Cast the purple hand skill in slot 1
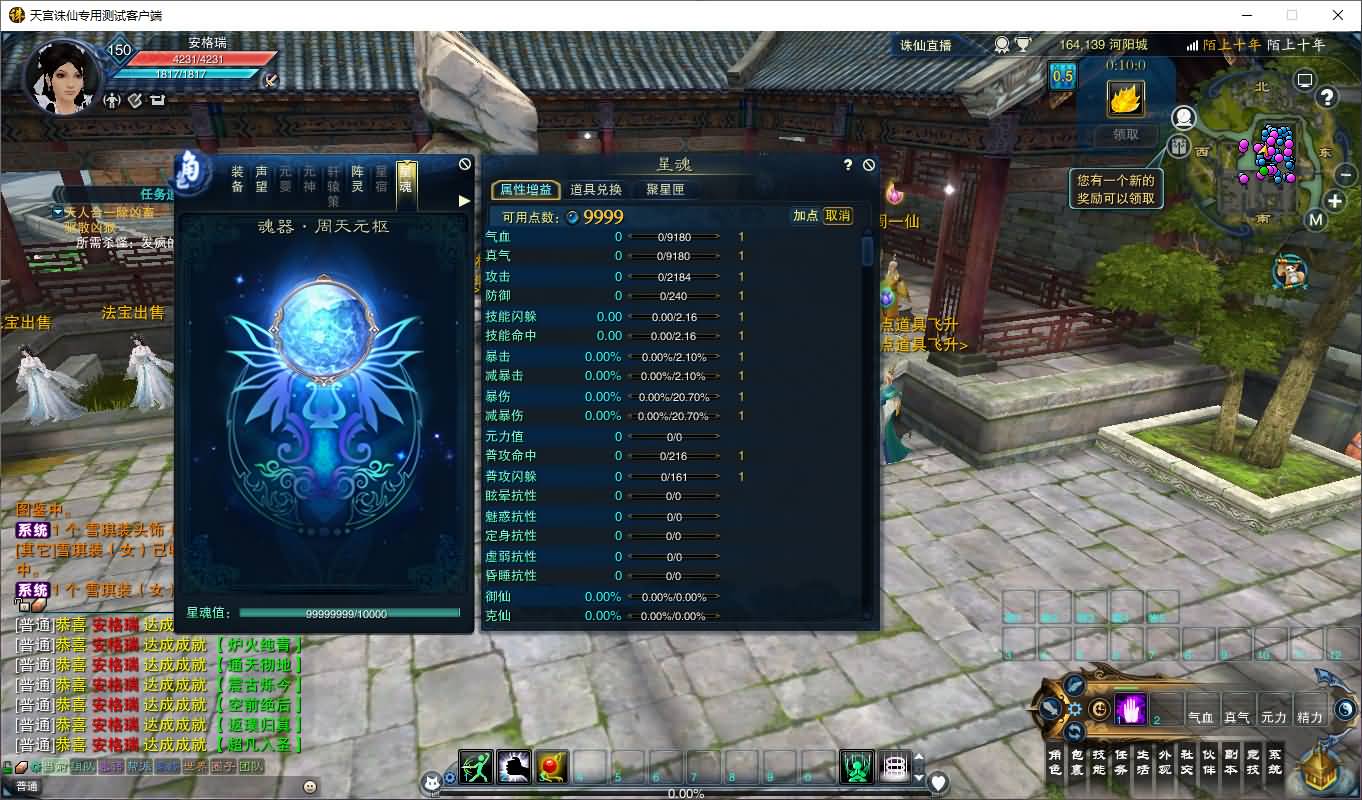The height and width of the screenshot is (800, 1362). 1130,707
